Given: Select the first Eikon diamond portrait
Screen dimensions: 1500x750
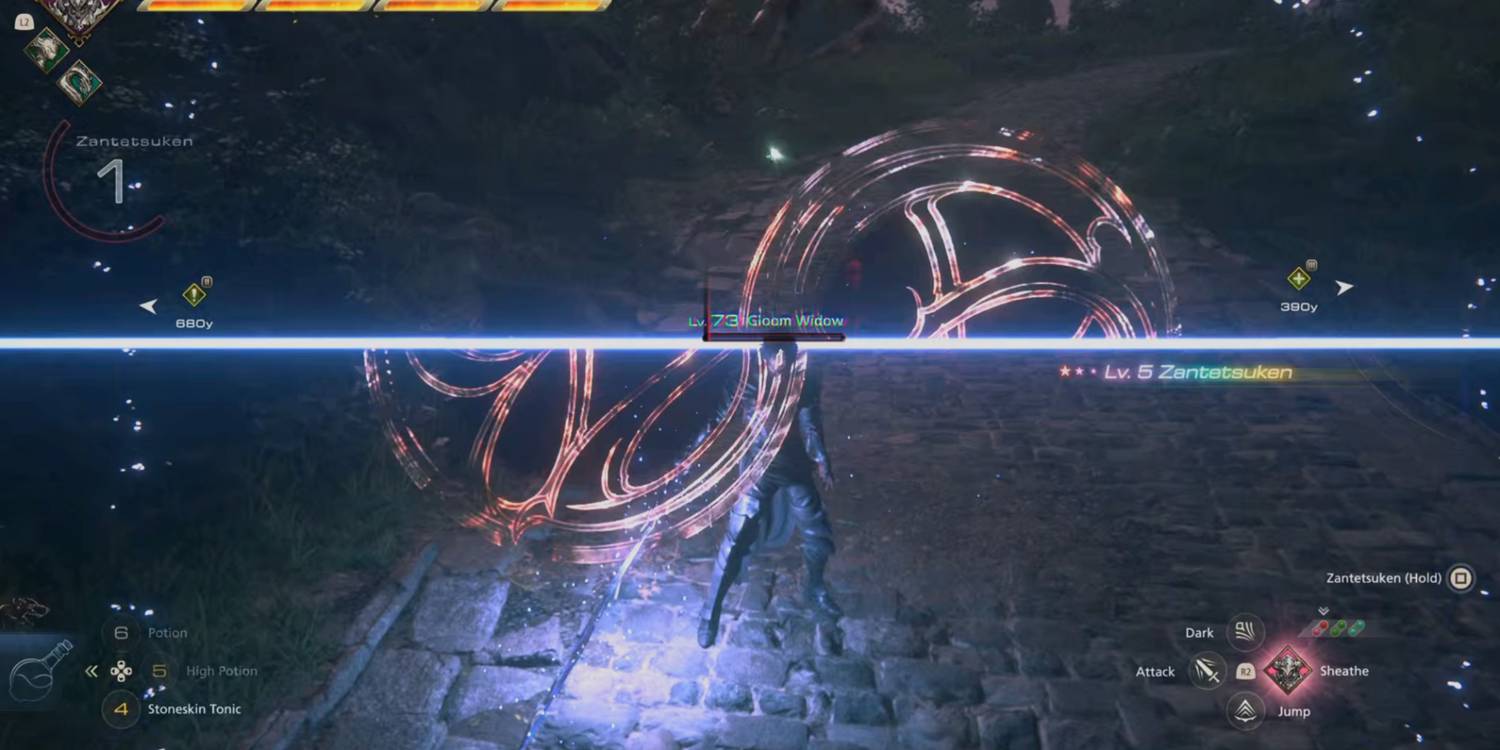Looking at the screenshot, I should click(47, 48).
